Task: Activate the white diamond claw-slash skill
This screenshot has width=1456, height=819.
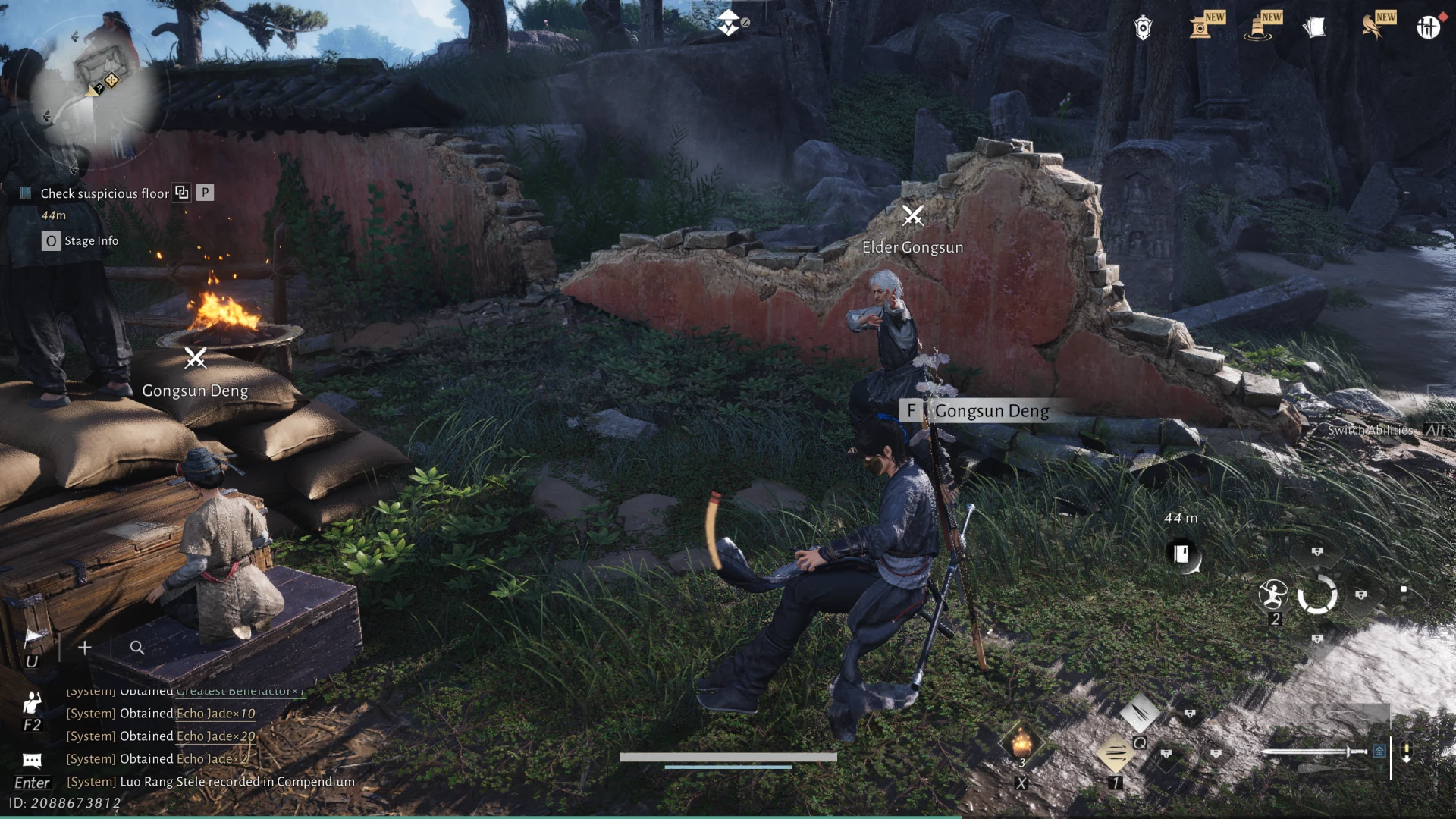Action: 1139,712
